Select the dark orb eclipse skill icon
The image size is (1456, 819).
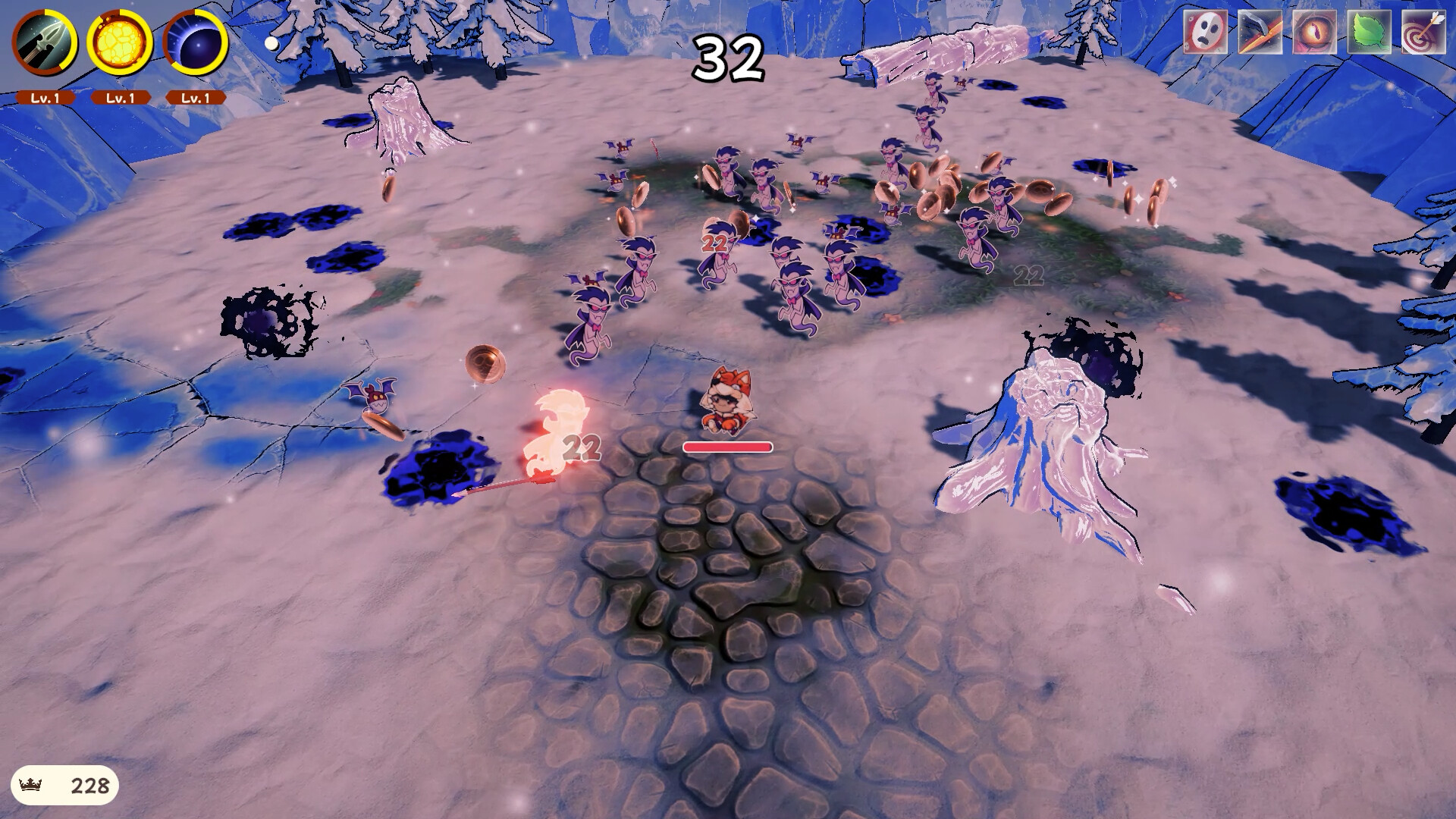[196, 44]
